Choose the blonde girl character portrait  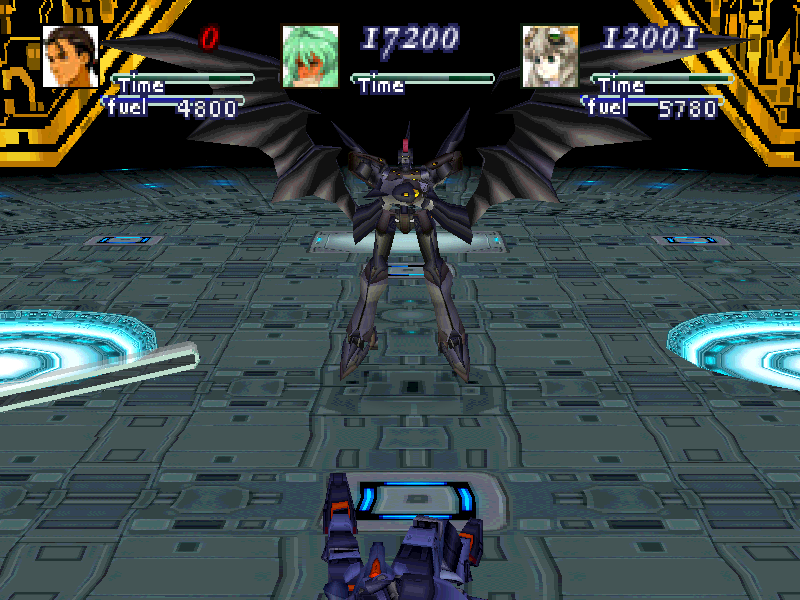pyautogui.click(x=550, y=56)
